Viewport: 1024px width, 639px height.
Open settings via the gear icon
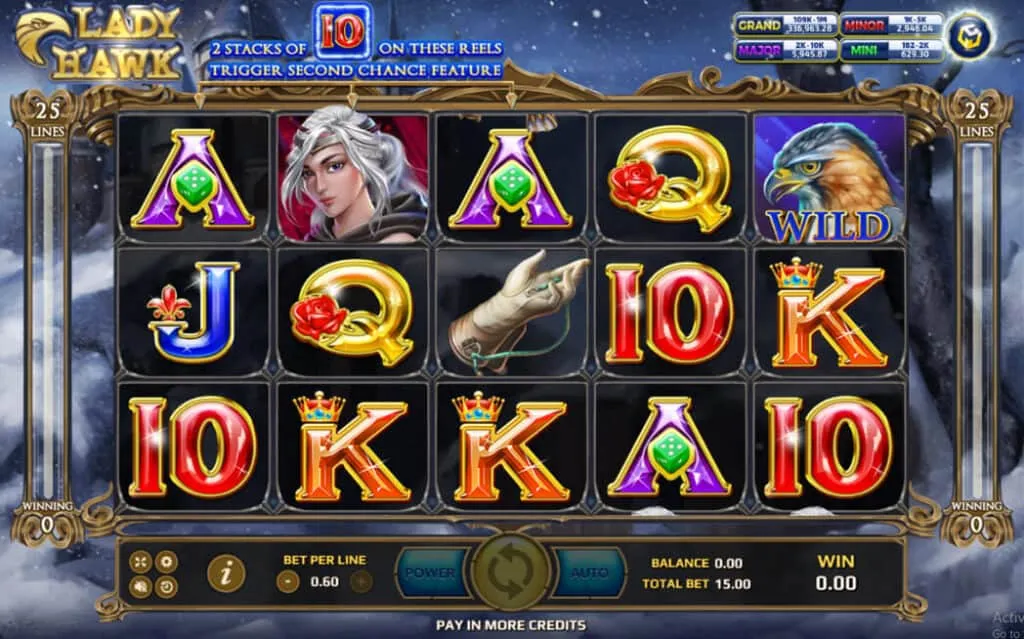(166, 562)
